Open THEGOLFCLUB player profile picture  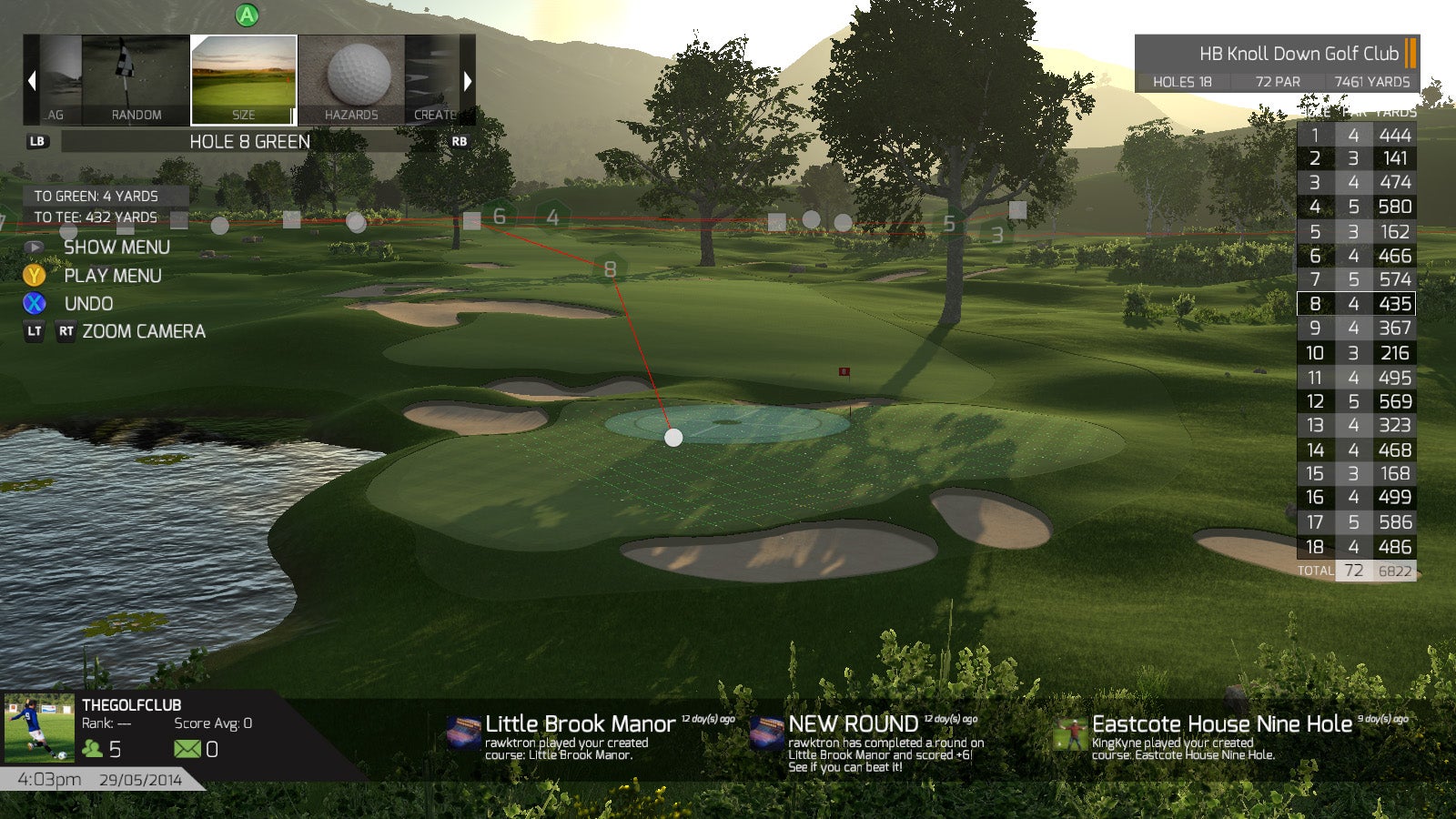click(x=39, y=728)
